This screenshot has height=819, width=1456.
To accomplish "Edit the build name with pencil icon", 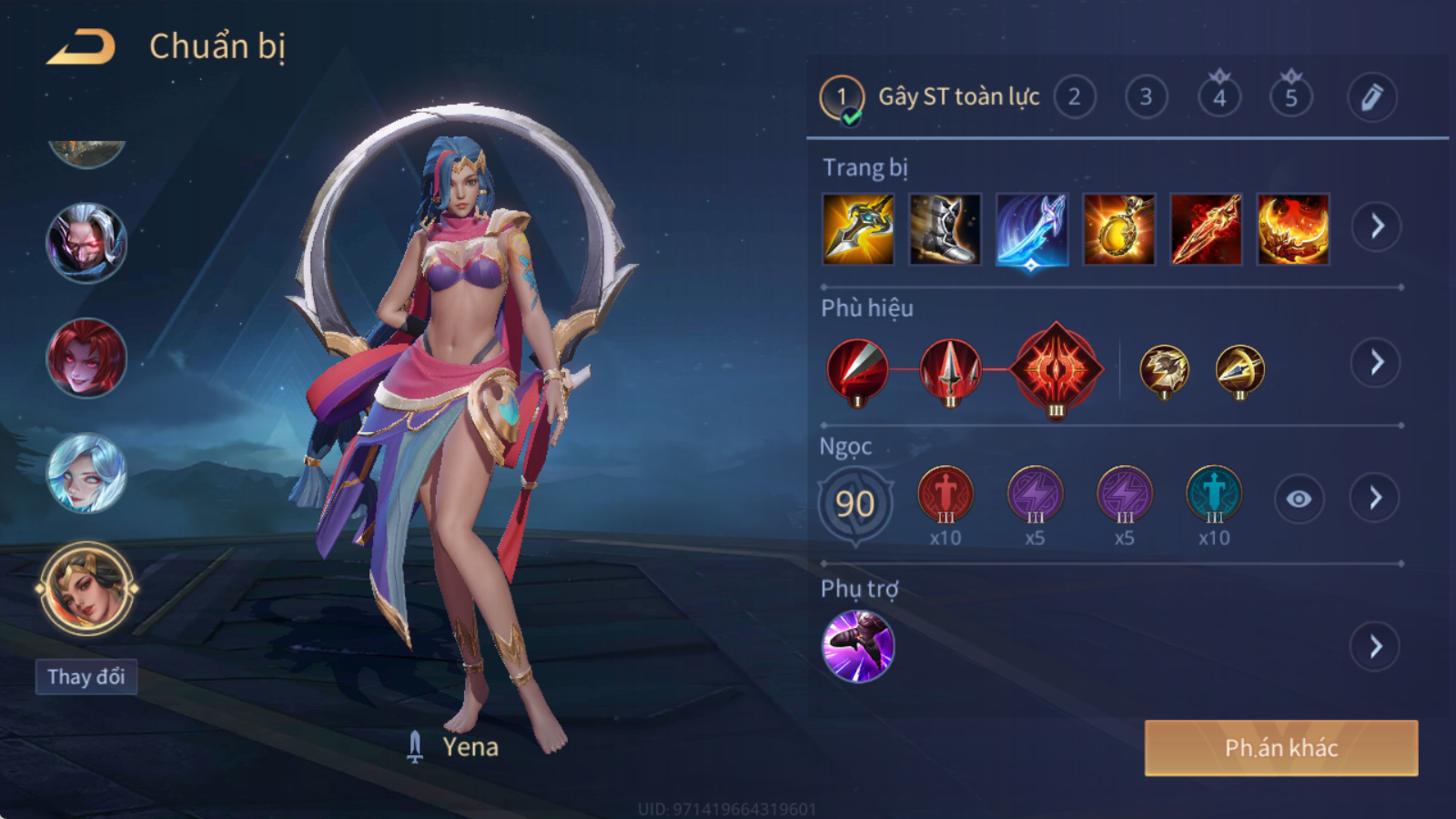I will [x=1372, y=97].
